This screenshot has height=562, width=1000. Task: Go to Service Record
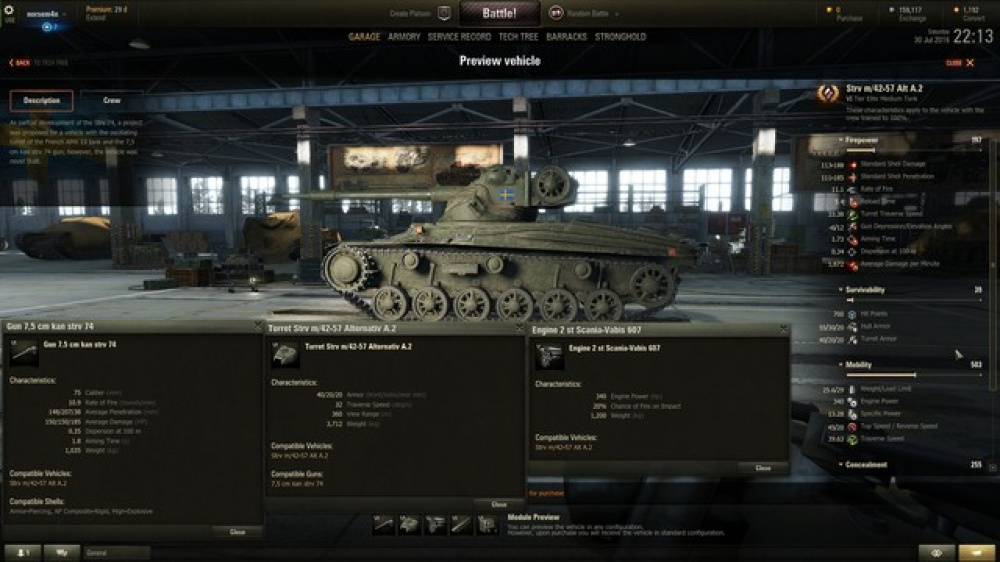tap(459, 37)
